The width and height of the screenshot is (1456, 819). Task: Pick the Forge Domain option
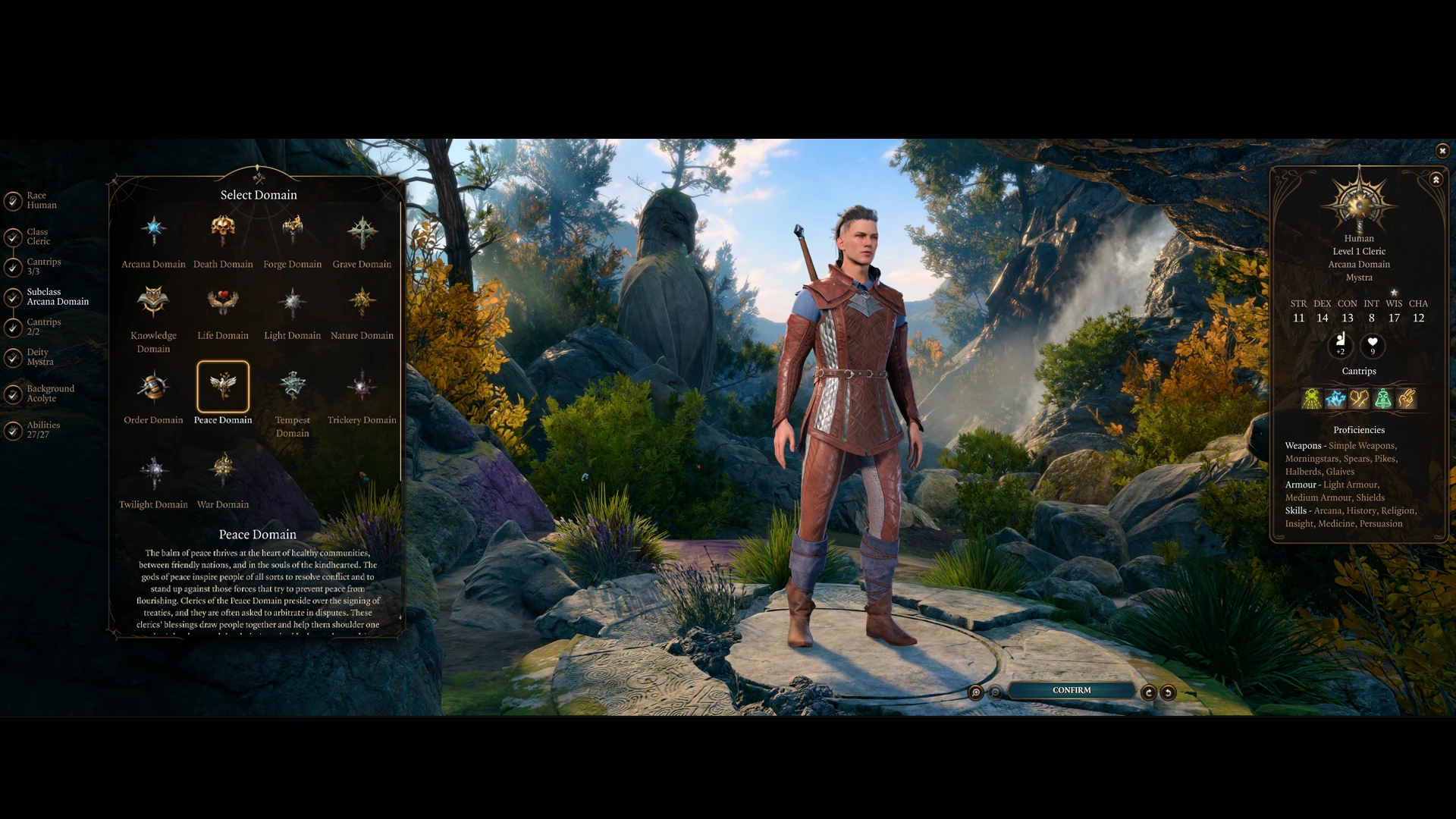point(292,230)
